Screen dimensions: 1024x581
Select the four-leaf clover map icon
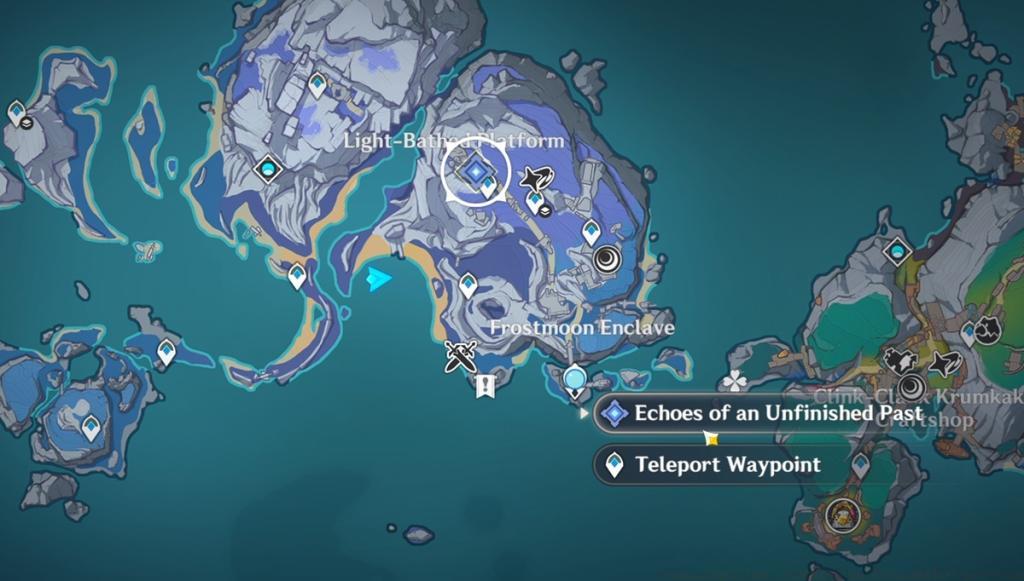(x=735, y=380)
